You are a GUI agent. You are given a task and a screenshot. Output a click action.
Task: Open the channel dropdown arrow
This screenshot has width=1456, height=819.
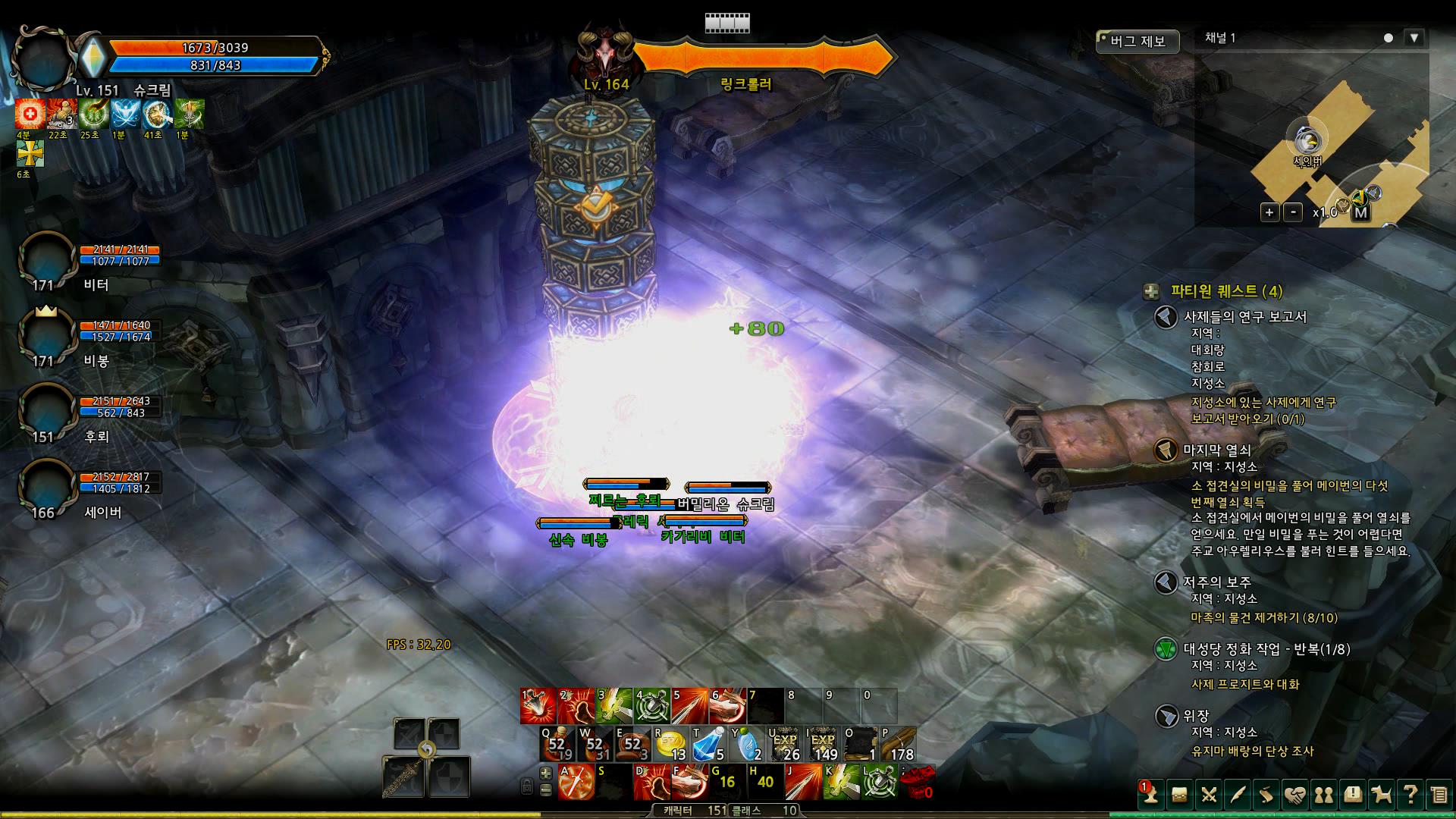(x=1414, y=38)
